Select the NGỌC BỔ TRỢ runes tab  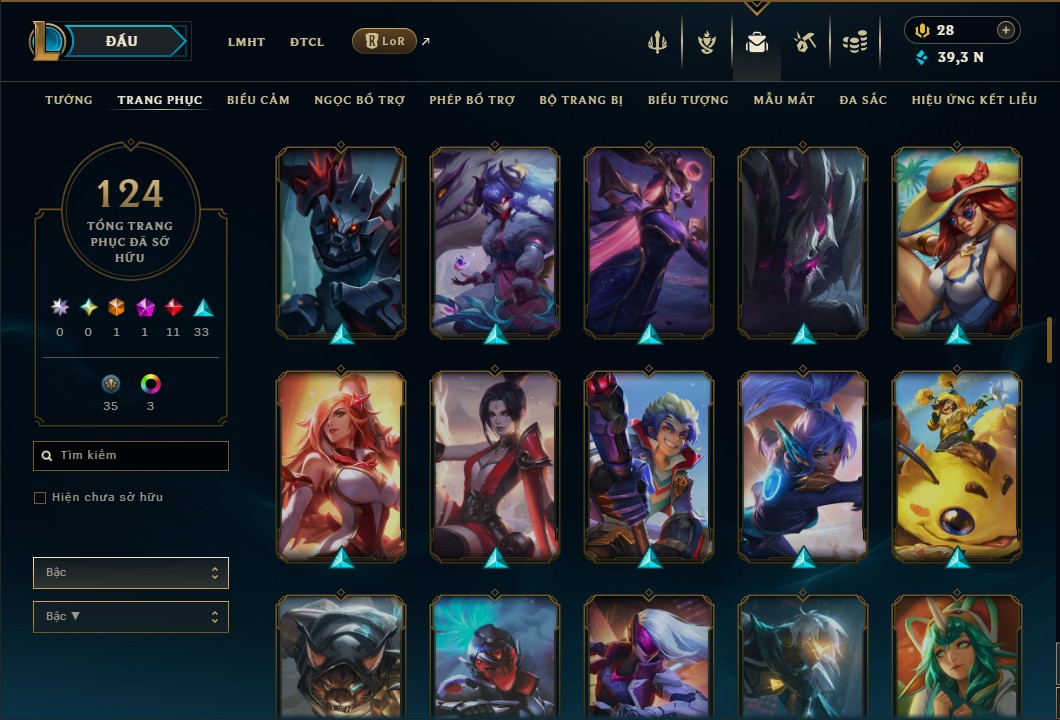[x=359, y=100]
